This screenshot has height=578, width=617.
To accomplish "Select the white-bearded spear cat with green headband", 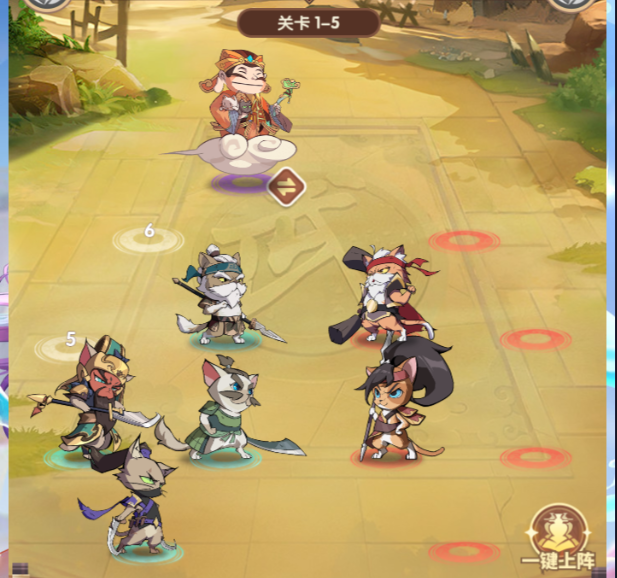I will pyautogui.click(x=219, y=295).
